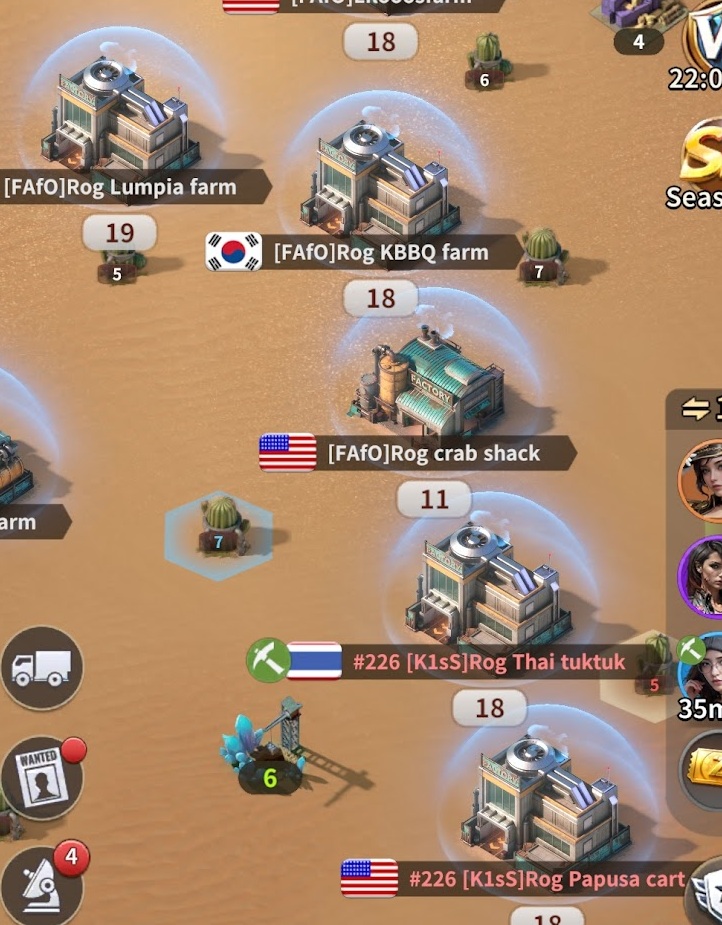Select the purple-ringed hero squad portrait
The width and height of the screenshot is (722, 925).
tap(703, 578)
